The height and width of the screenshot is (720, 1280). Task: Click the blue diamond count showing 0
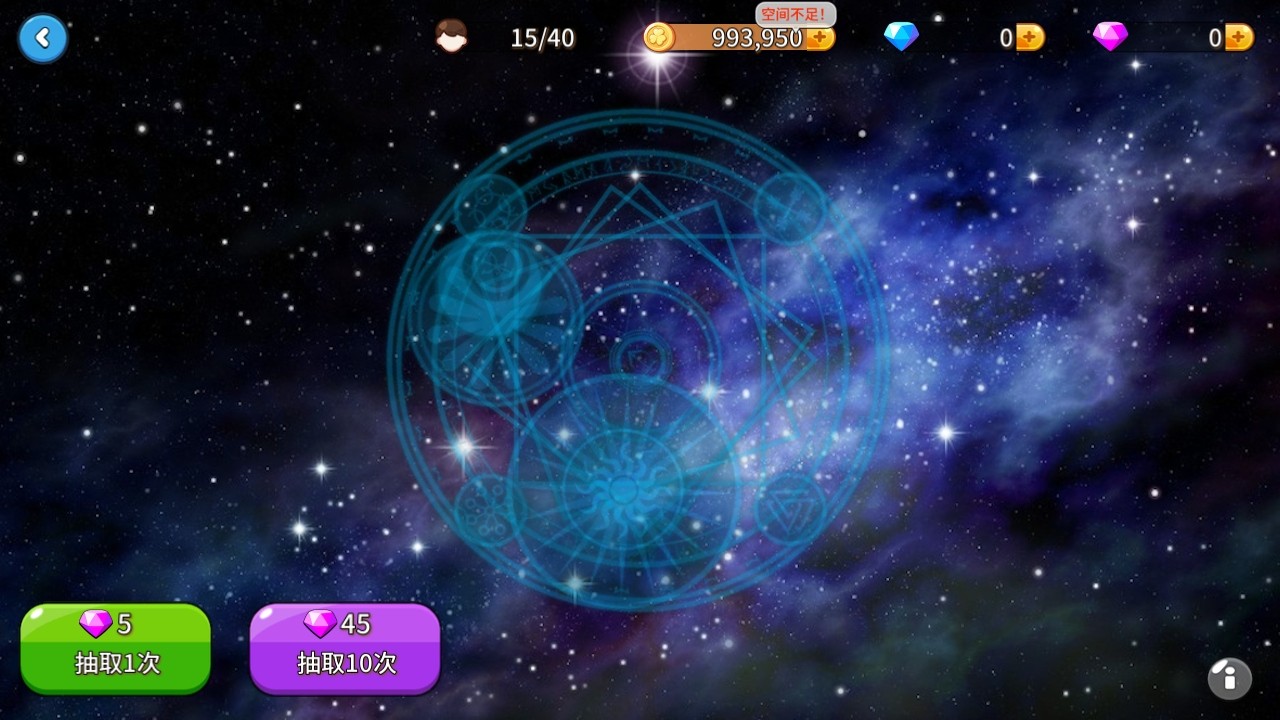click(x=1005, y=38)
